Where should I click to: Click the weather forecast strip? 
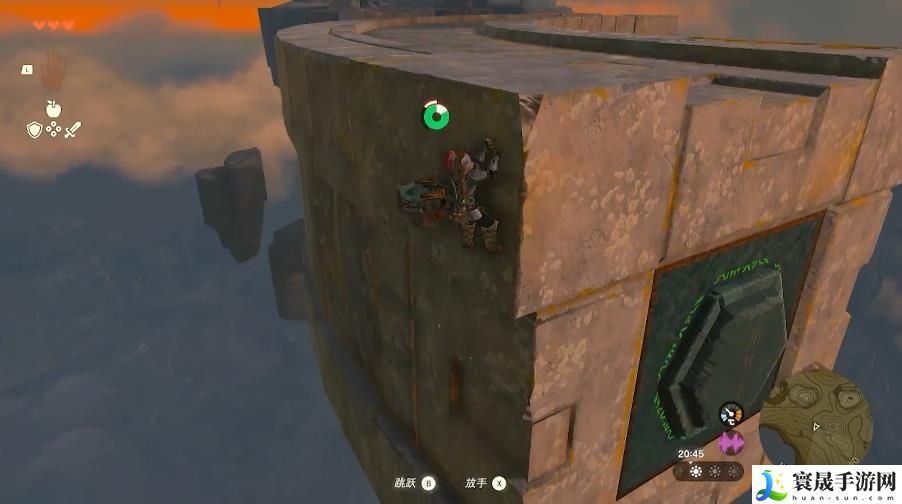709,472
